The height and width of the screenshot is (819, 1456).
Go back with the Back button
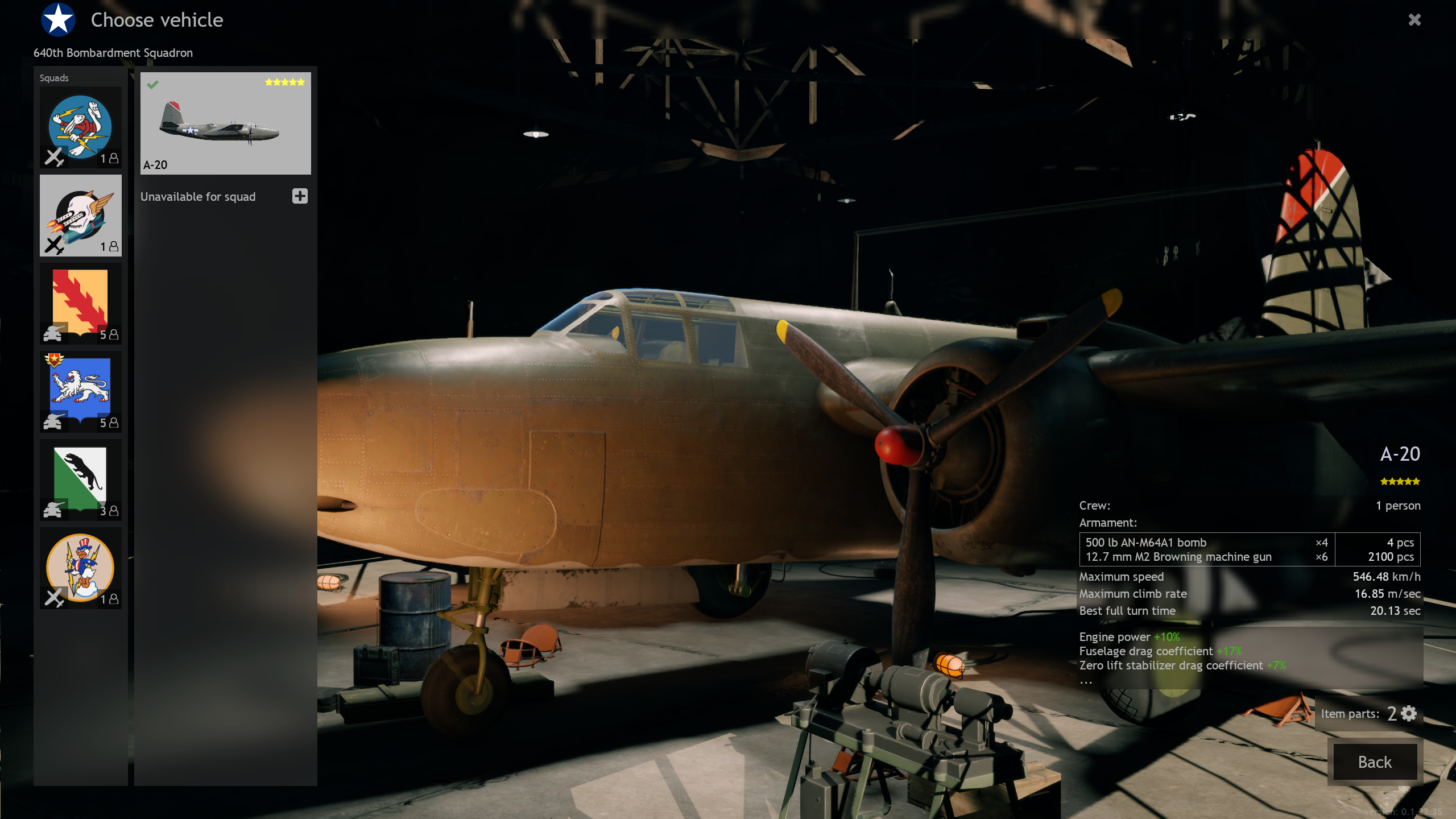click(1374, 762)
